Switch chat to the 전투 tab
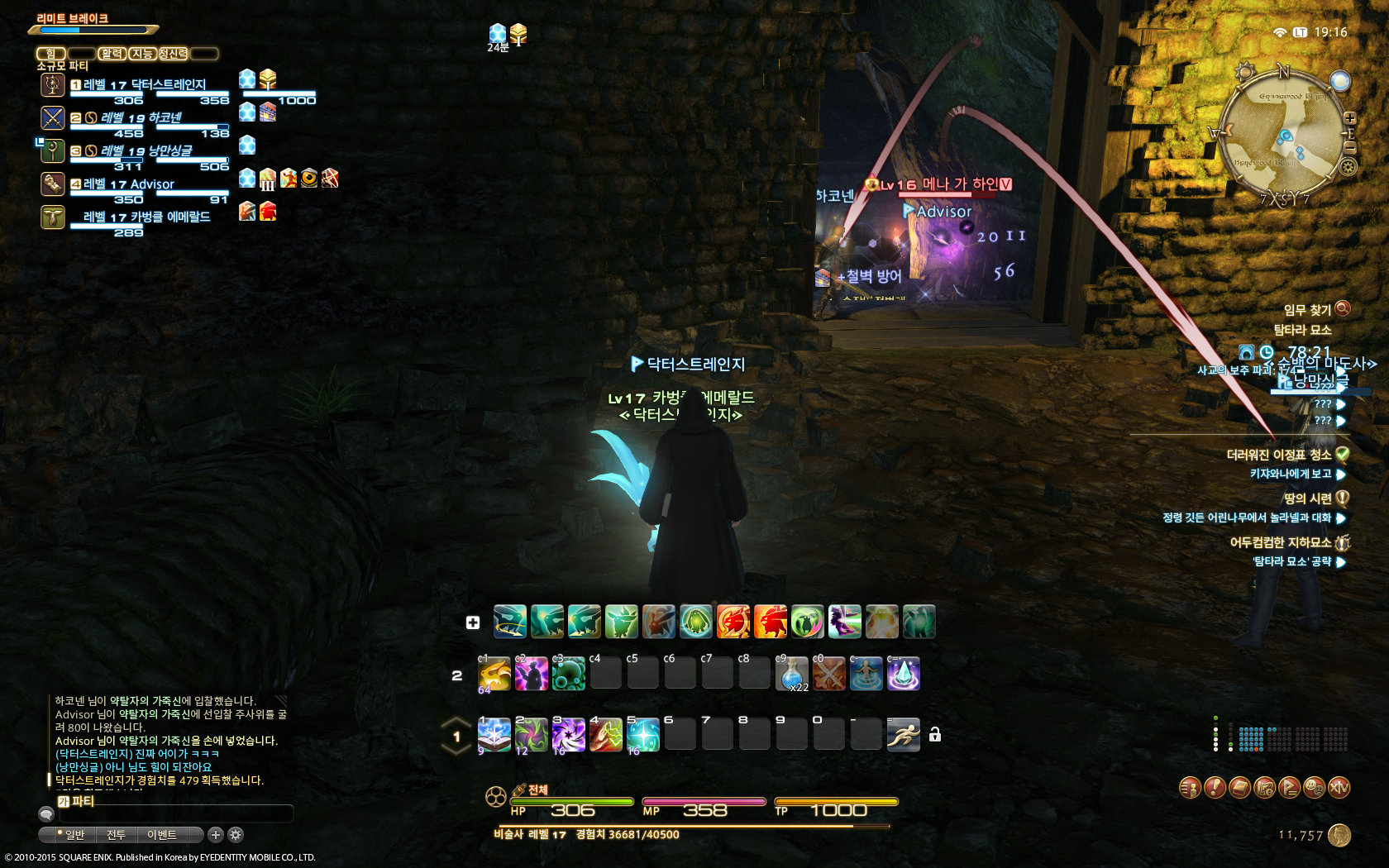This screenshot has width=1389, height=868. coord(116,835)
